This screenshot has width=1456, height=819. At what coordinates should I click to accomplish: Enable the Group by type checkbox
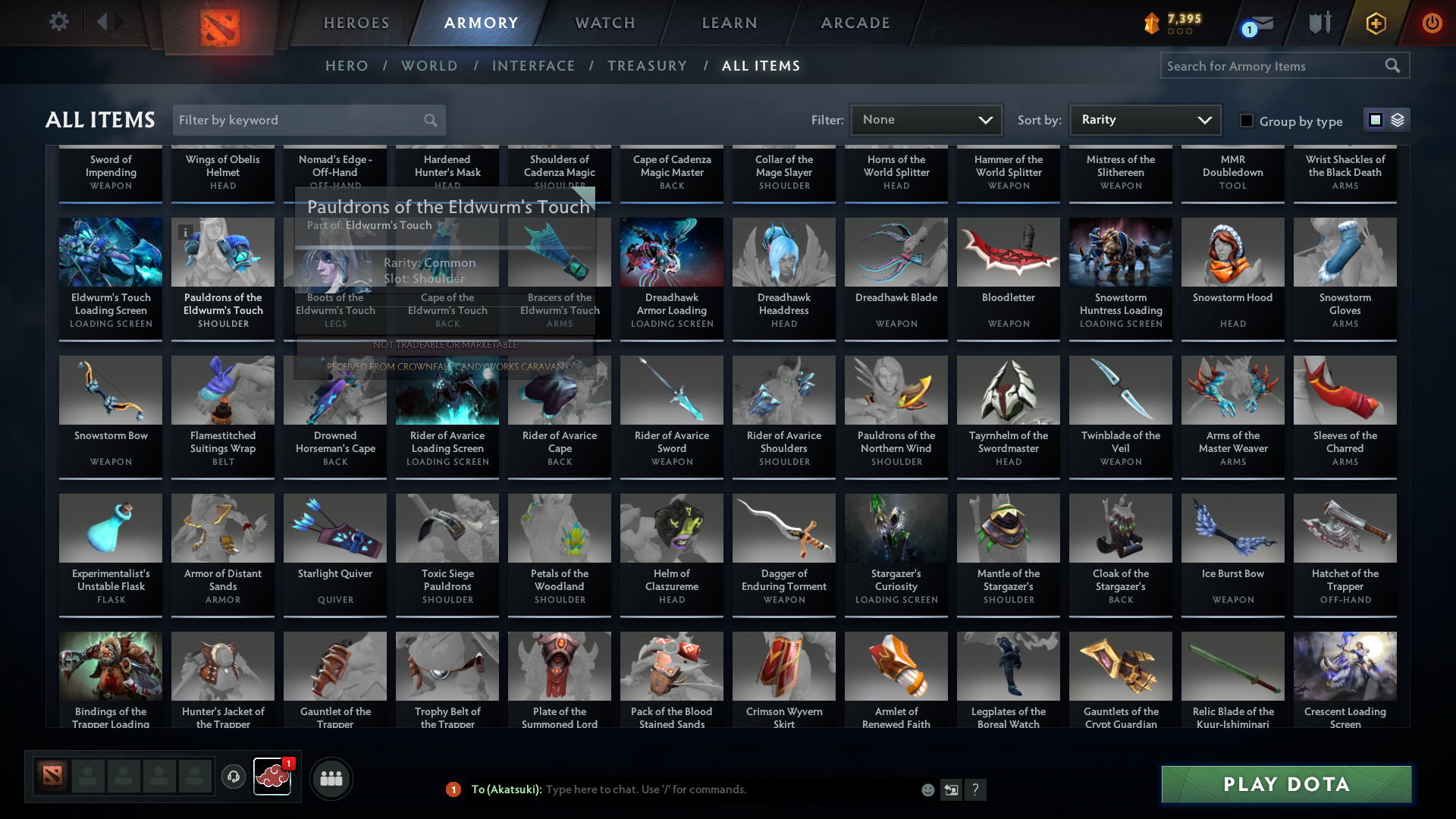[x=1246, y=121]
